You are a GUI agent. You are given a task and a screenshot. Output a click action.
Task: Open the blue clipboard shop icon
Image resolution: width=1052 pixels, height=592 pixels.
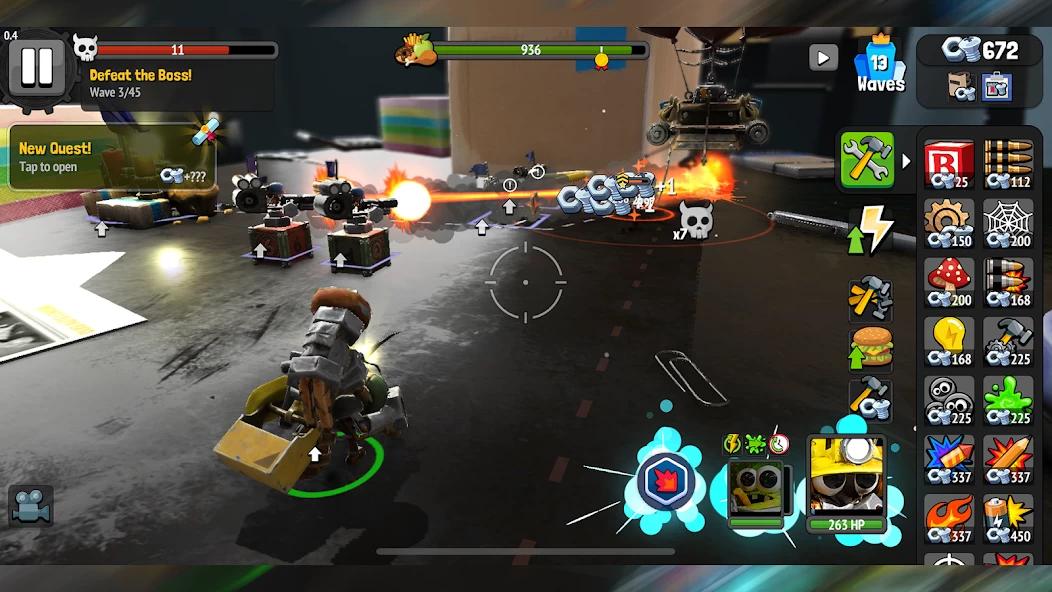996,87
